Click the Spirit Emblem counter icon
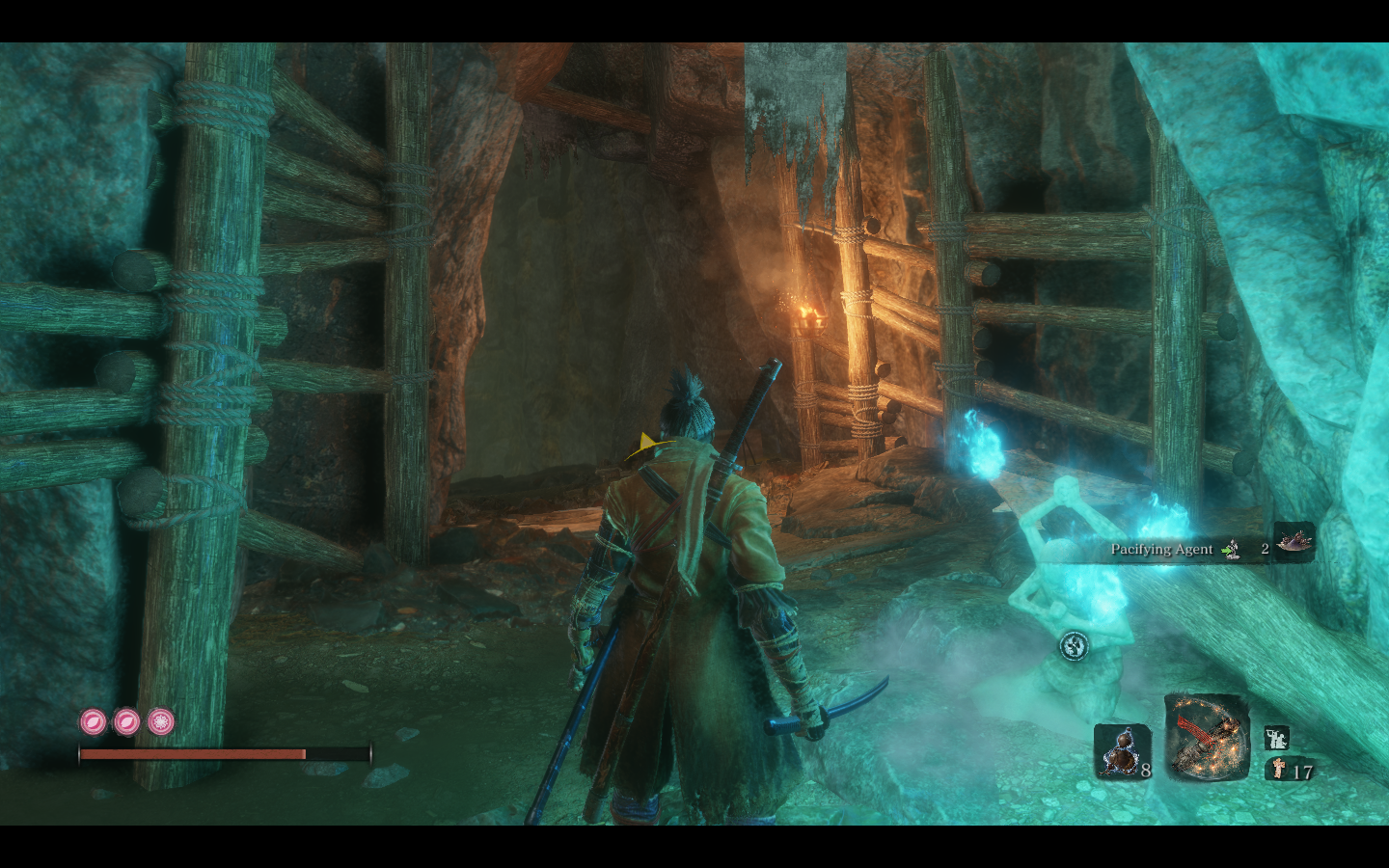The height and width of the screenshot is (868, 1389). click(1278, 770)
